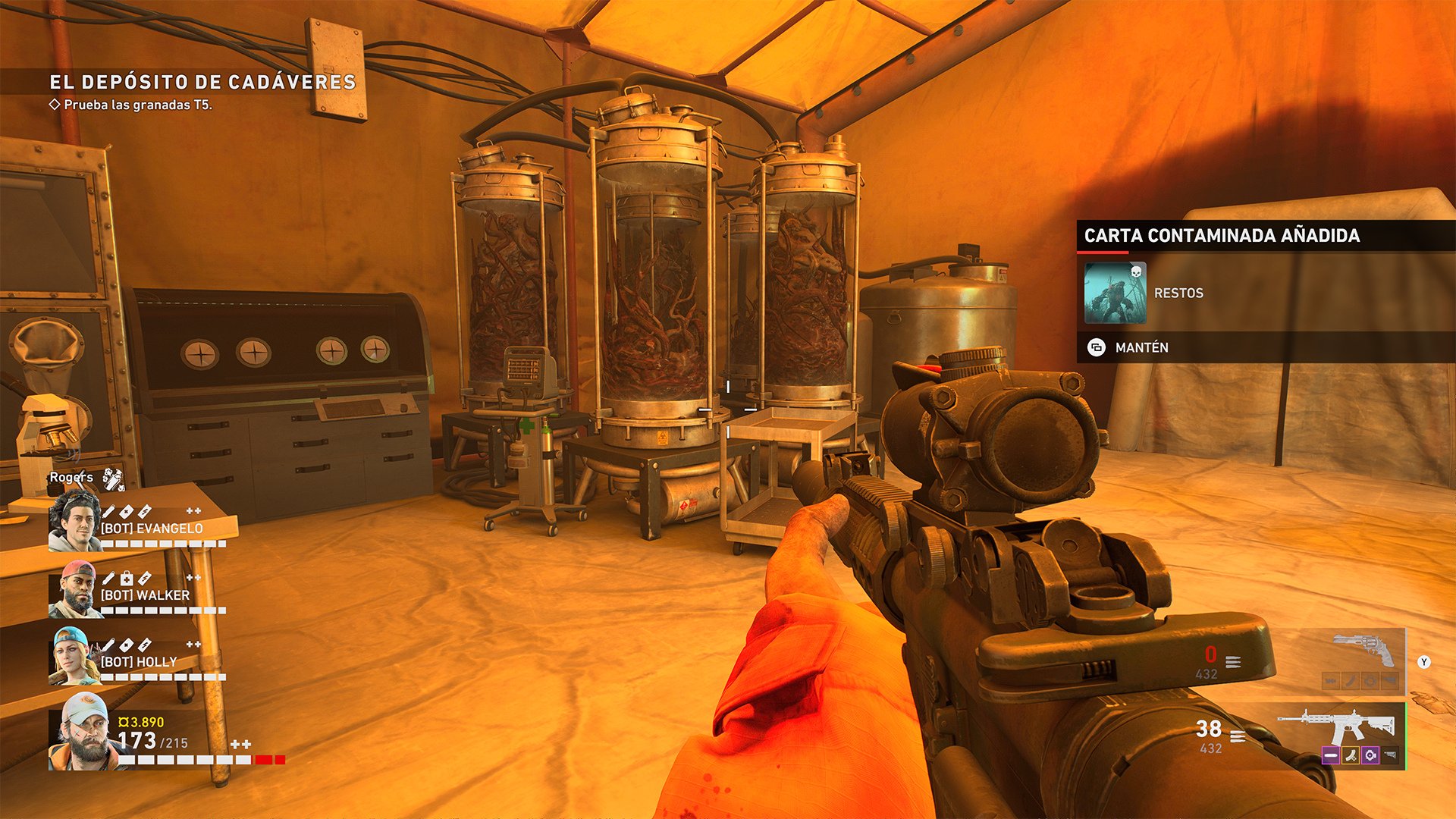Select bot Walker's portrait
This screenshot has width=1456, height=819.
75,590
